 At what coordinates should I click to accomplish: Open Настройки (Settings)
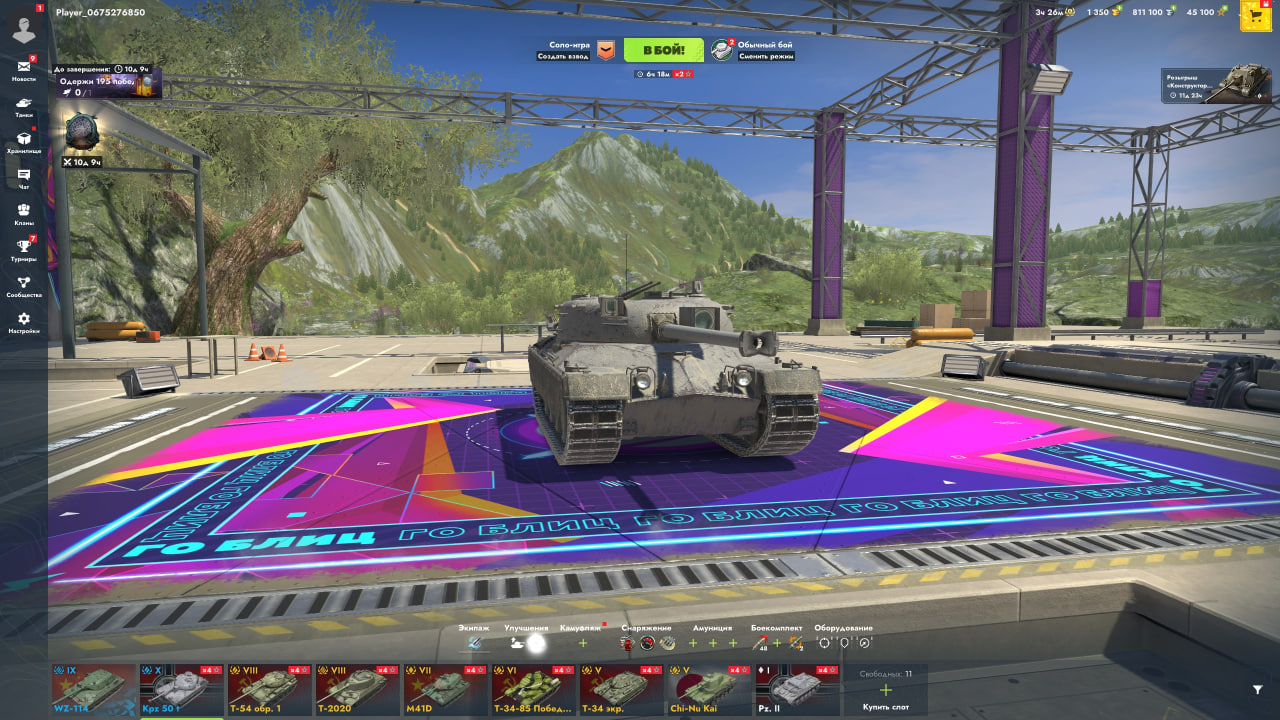point(23,322)
